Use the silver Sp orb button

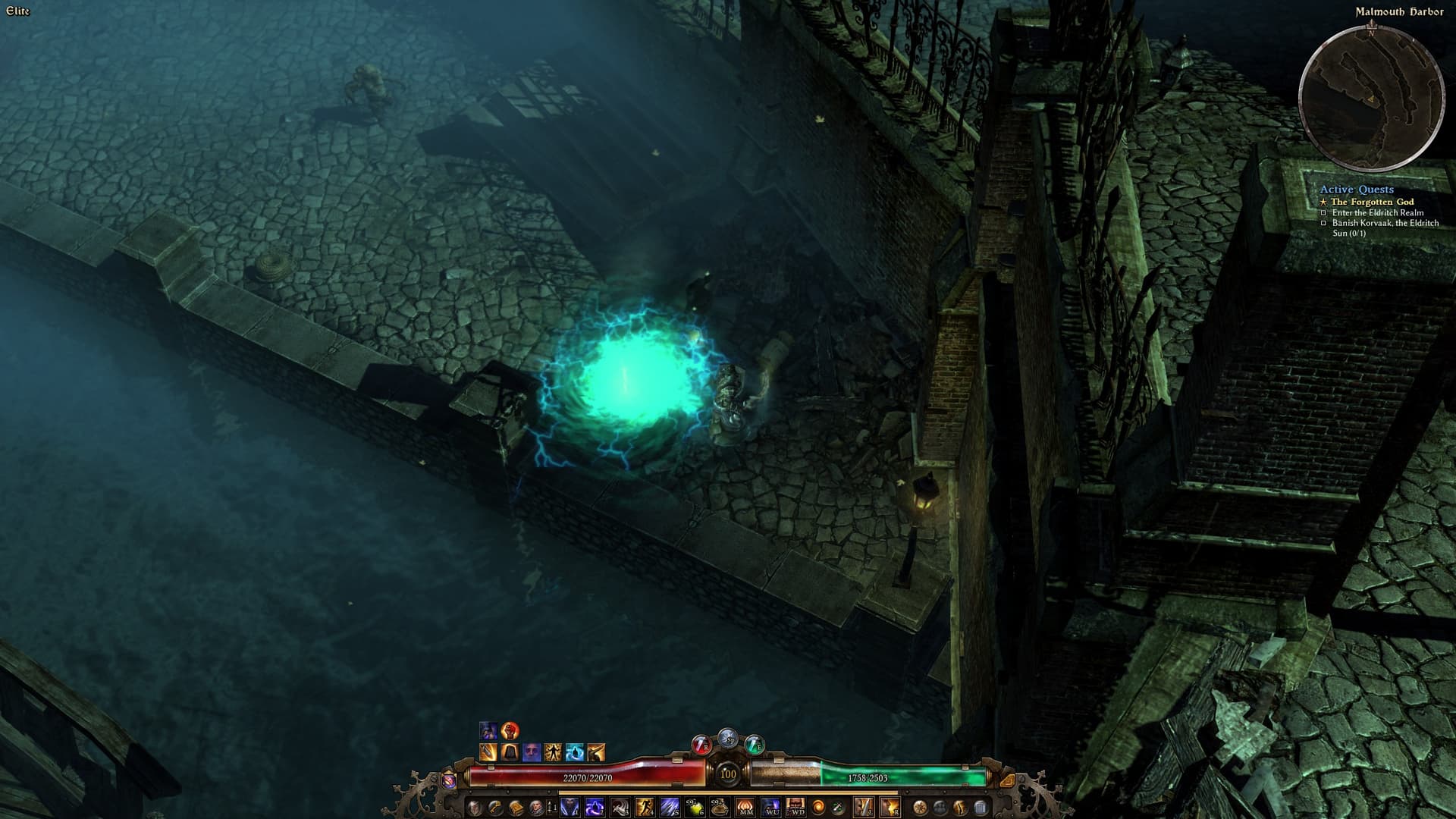pos(728,737)
